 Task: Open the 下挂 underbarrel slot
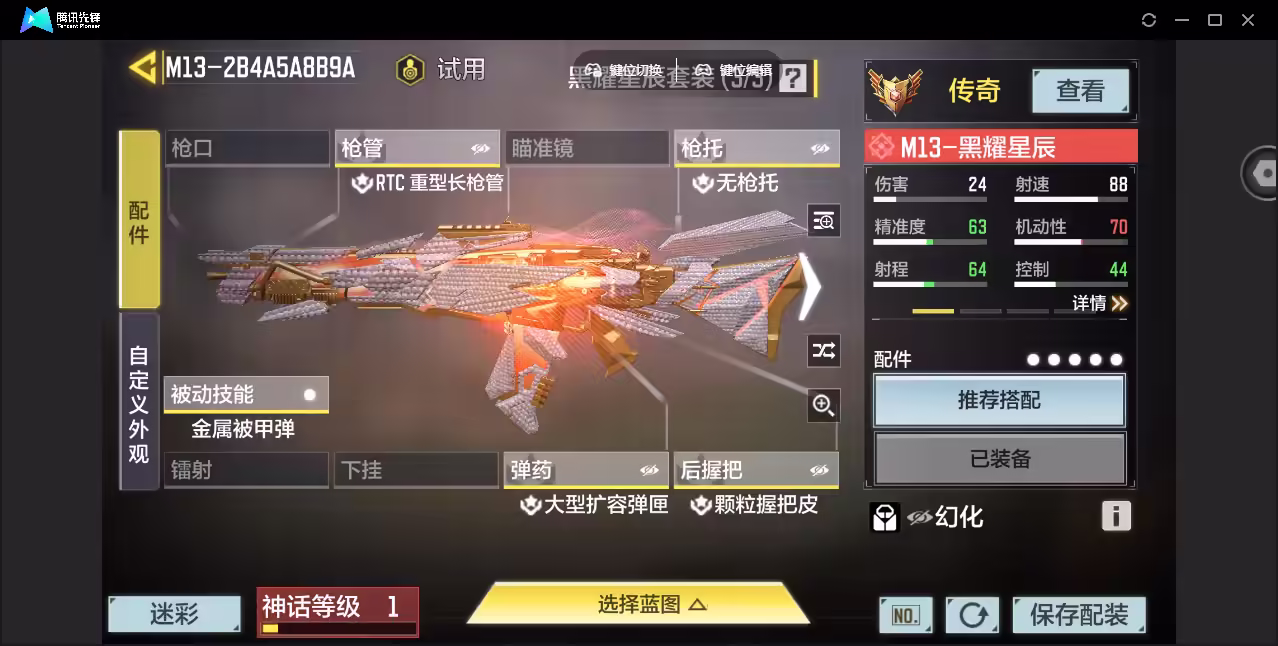(415, 470)
